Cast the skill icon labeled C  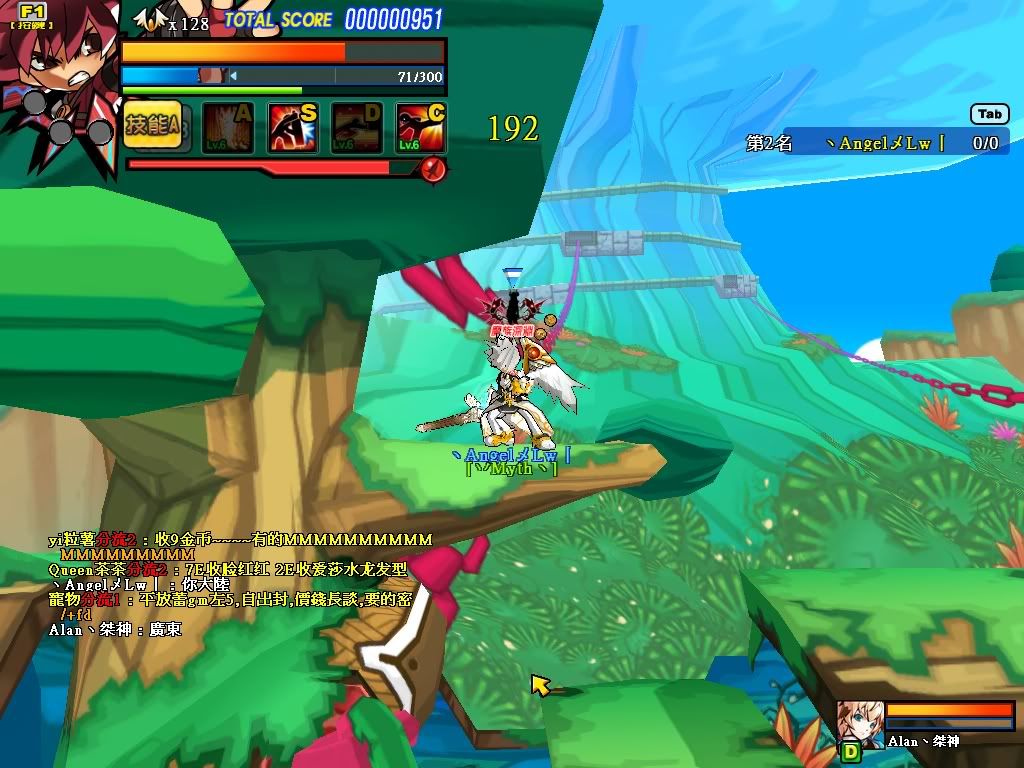420,128
